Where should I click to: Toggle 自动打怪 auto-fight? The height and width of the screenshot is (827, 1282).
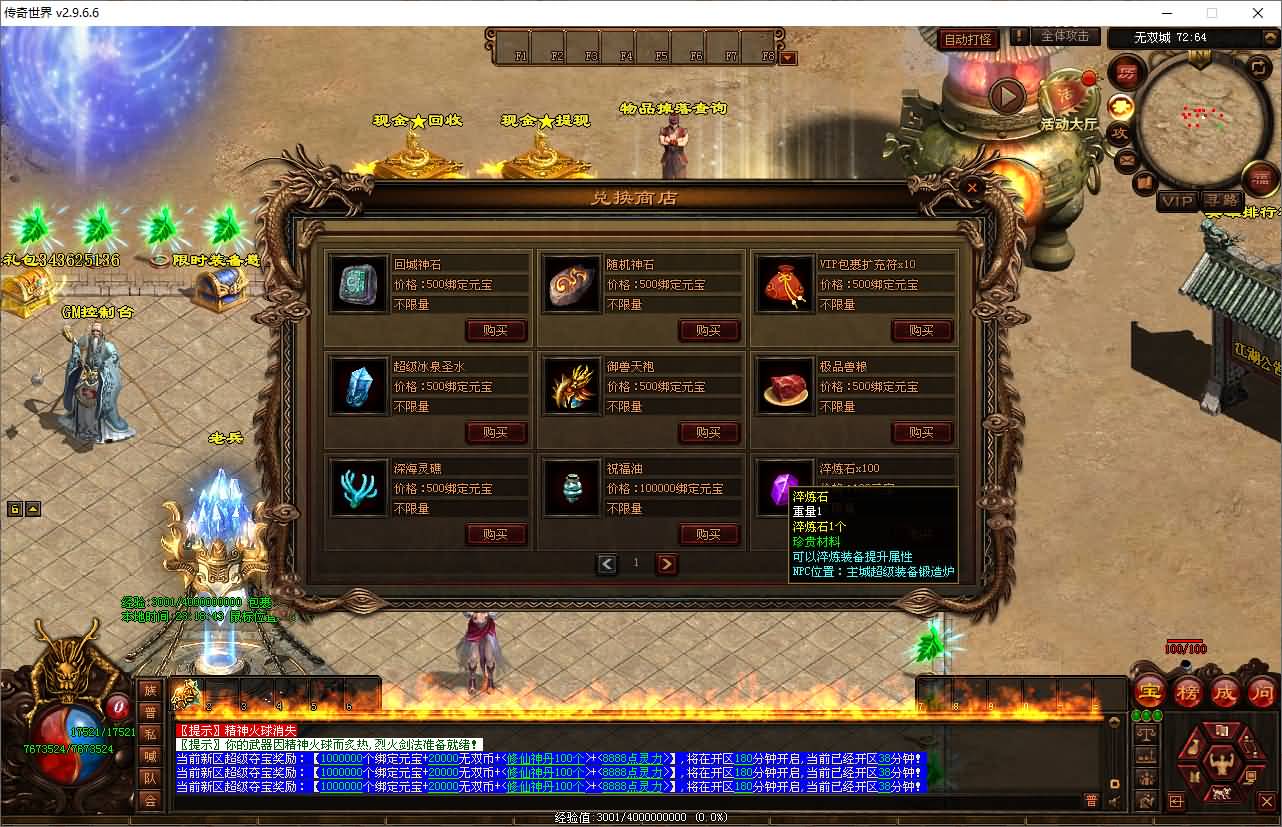pyautogui.click(x=968, y=39)
